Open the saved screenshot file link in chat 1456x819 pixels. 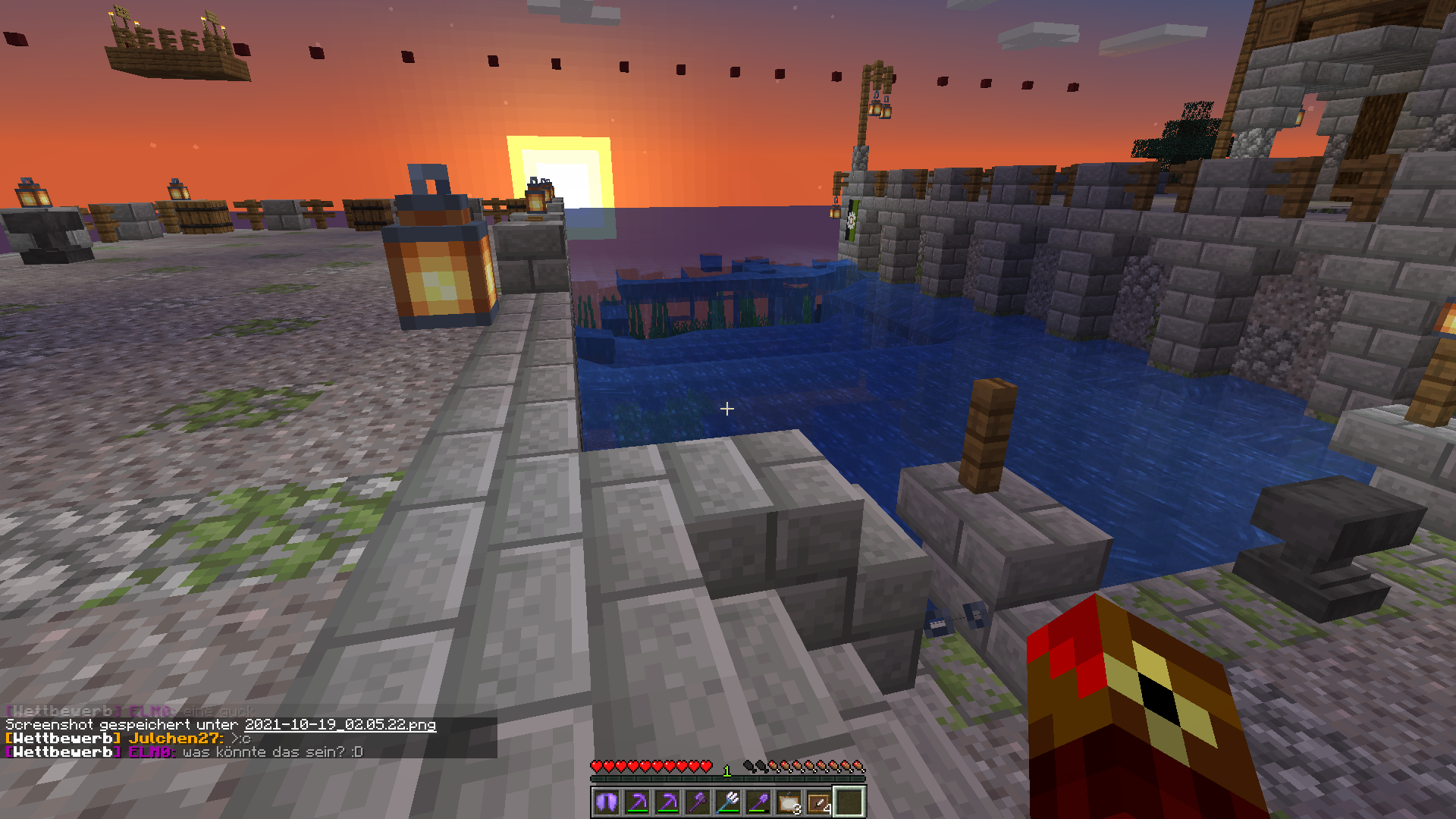pos(340,724)
